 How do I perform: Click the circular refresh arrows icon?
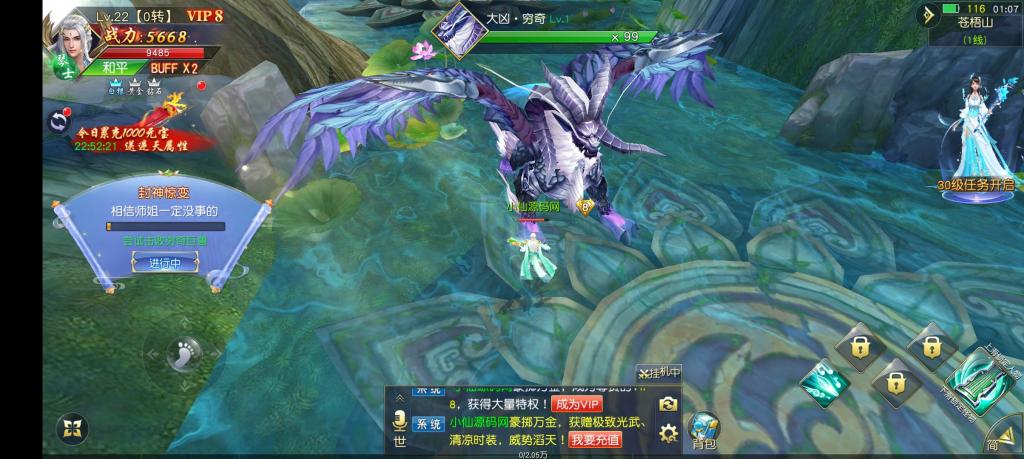(58, 122)
